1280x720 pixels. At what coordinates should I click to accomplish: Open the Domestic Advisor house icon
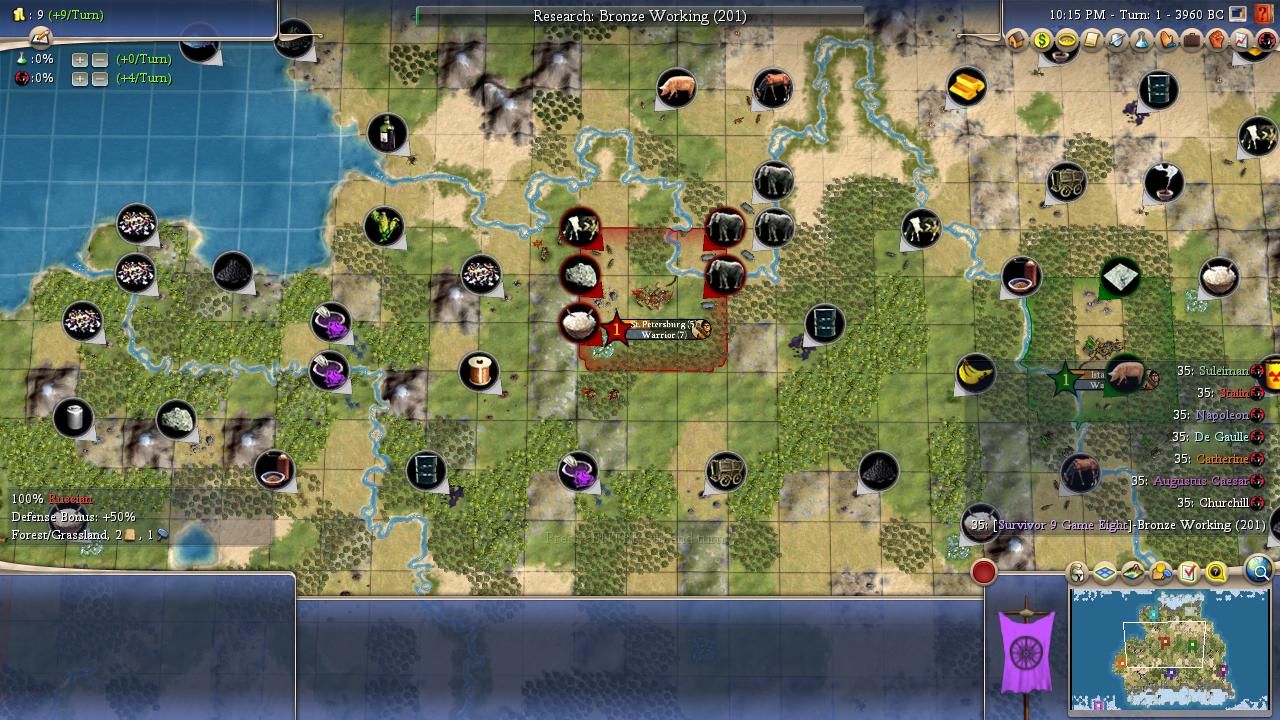point(1017,41)
